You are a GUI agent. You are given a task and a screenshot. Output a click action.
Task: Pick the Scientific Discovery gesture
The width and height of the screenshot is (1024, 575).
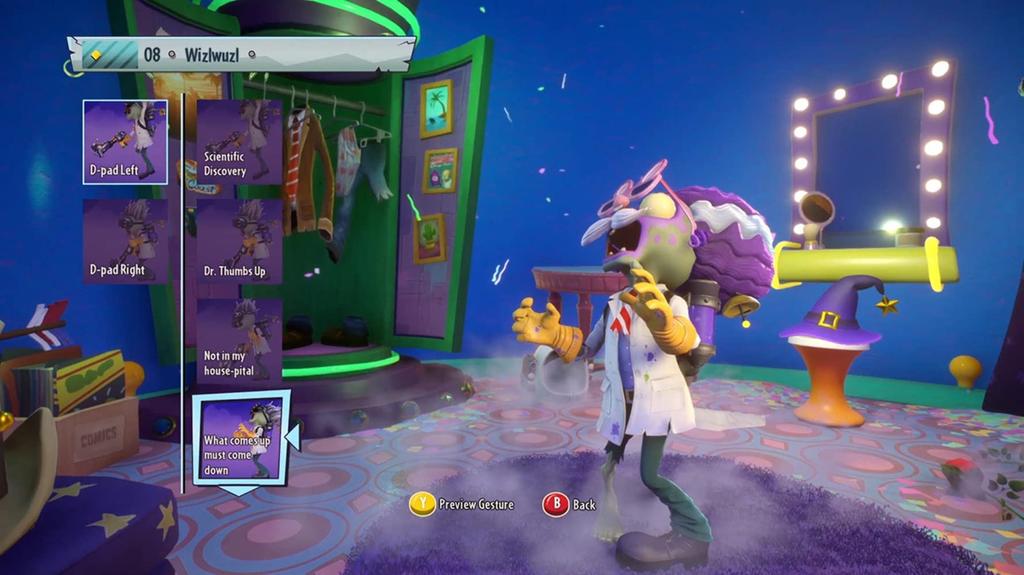coord(239,142)
